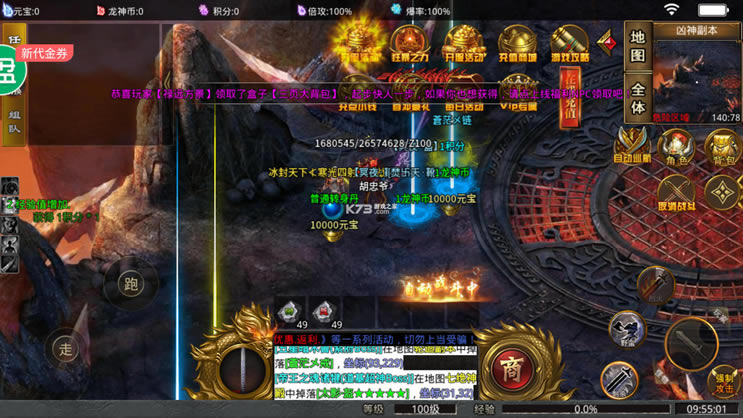Collapse the top icon row with red-gem arrow
This screenshot has width=743, height=418.
coord(606,42)
